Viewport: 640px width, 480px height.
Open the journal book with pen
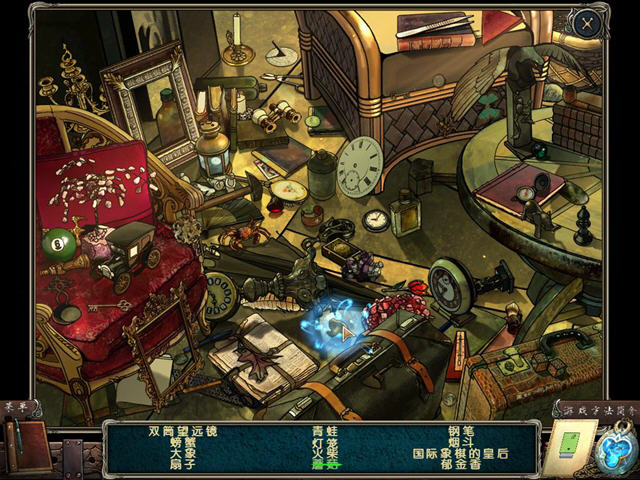[x=25, y=443]
